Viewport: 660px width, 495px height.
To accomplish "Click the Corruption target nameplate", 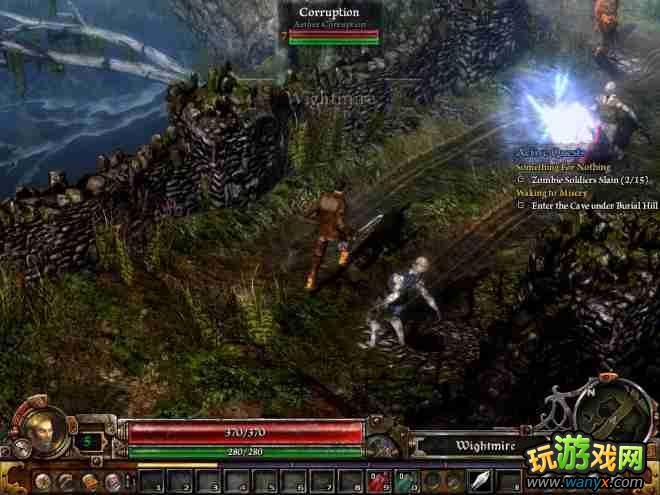I will pos(329,12).
